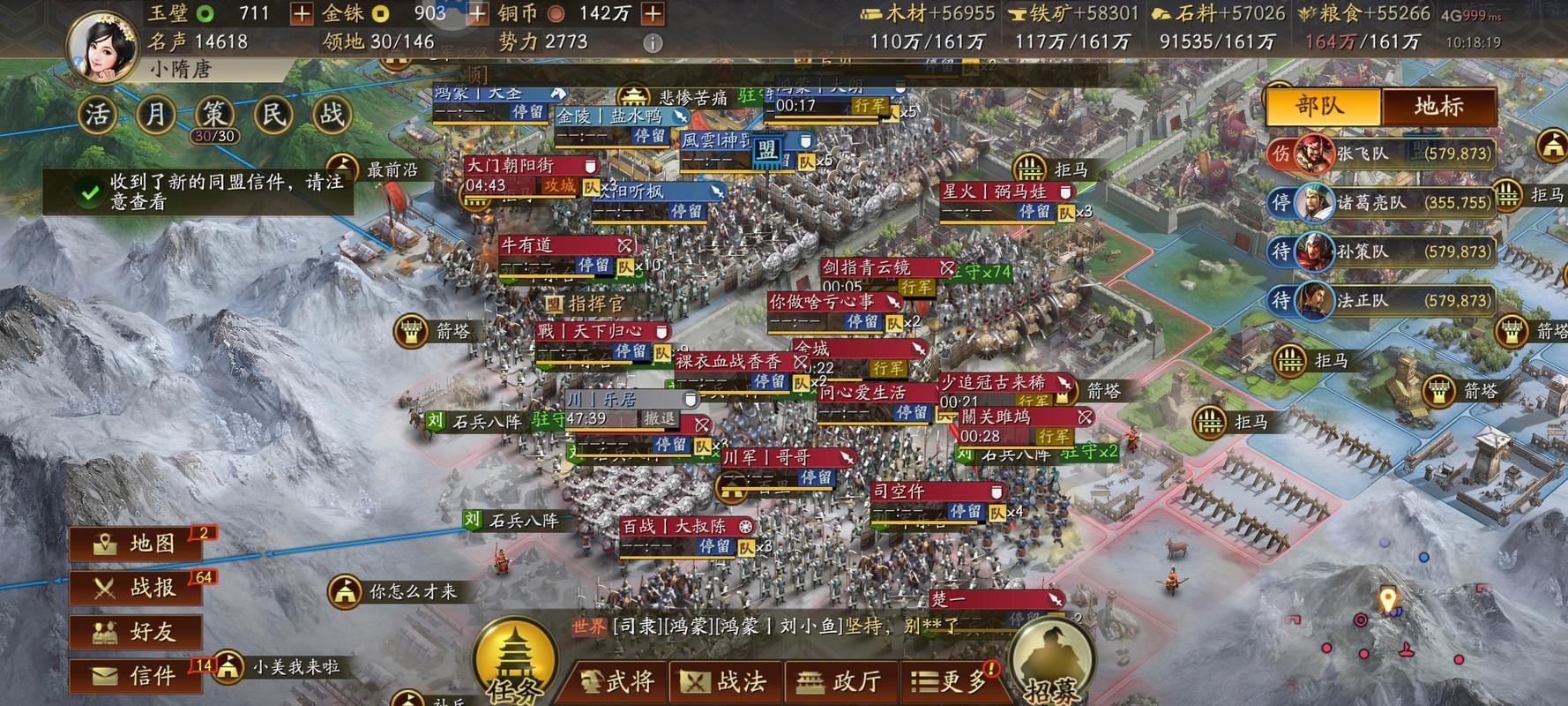Open the 战报 battle reports
This screenshot has height=706, width=1568.
coord(134,587)
